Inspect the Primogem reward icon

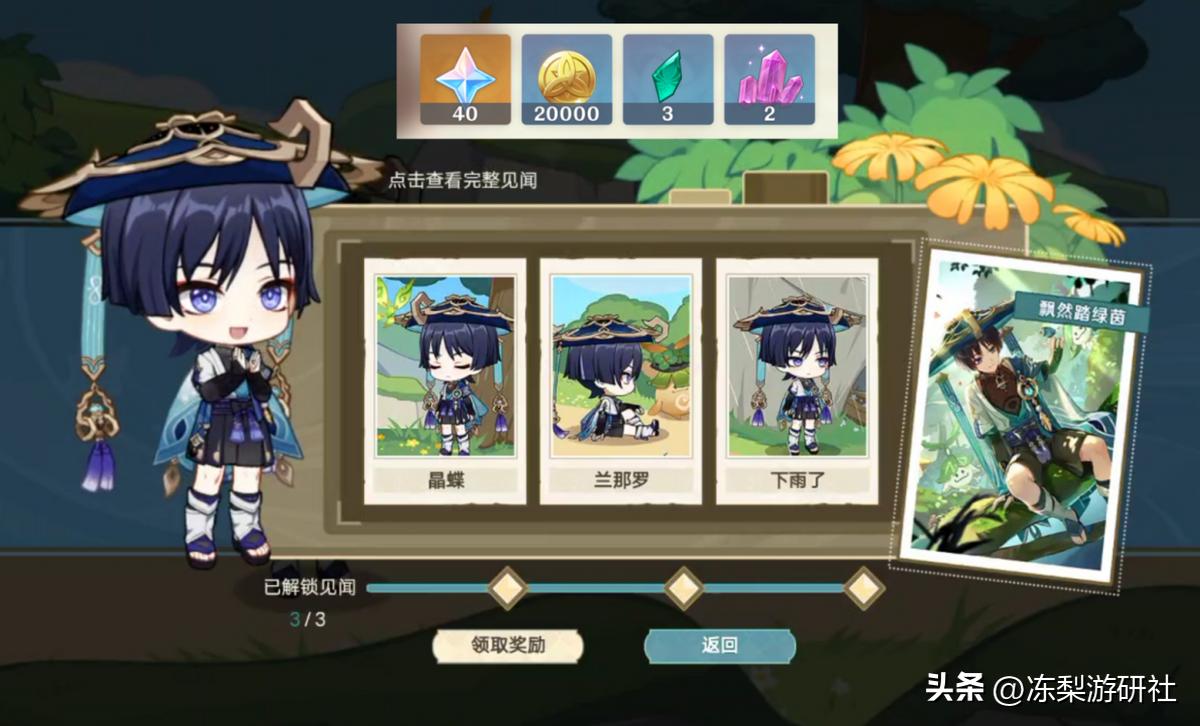(x=465, y=79)
